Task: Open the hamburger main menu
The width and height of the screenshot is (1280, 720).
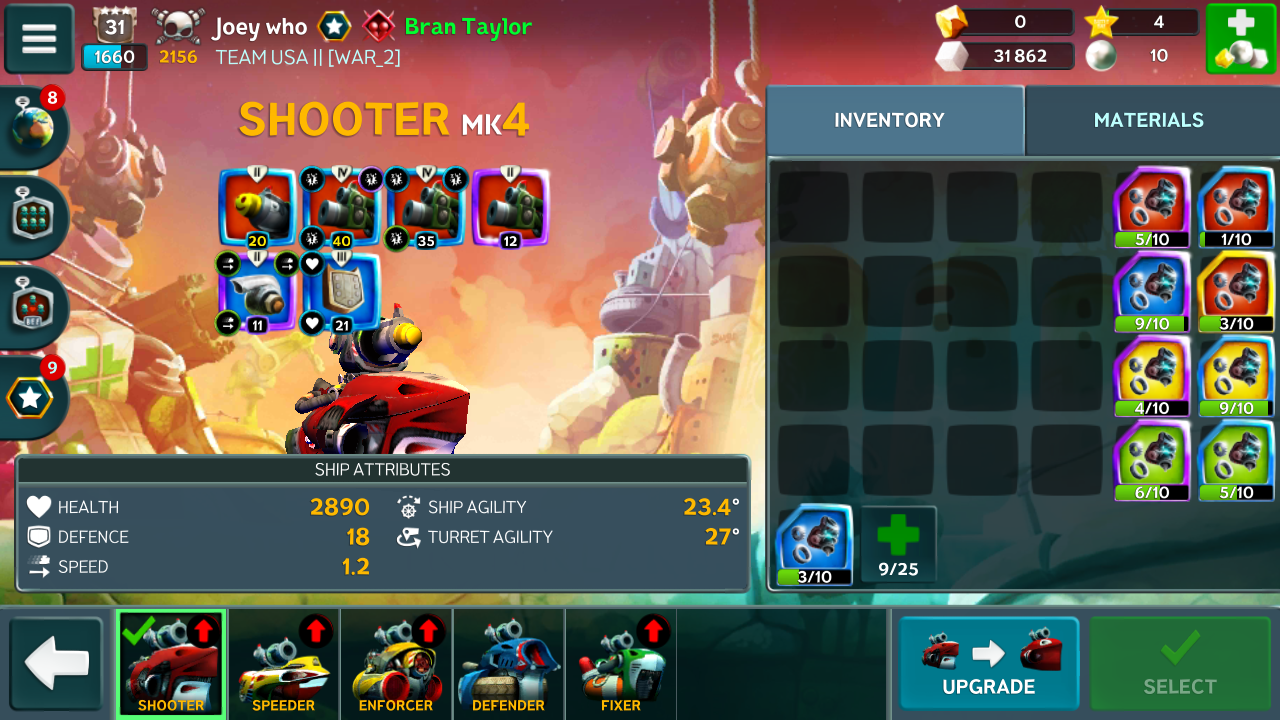Action: tap(39, 39)
